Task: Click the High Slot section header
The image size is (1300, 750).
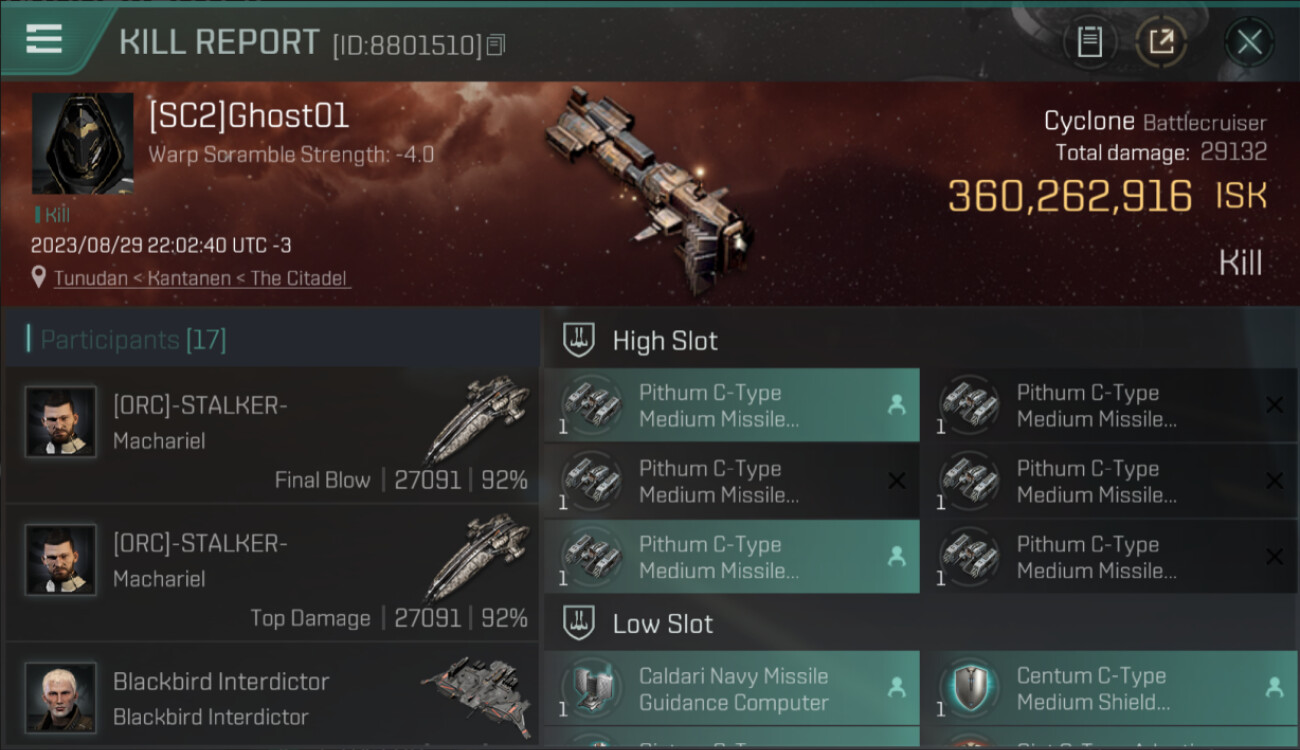Action: 665,341
